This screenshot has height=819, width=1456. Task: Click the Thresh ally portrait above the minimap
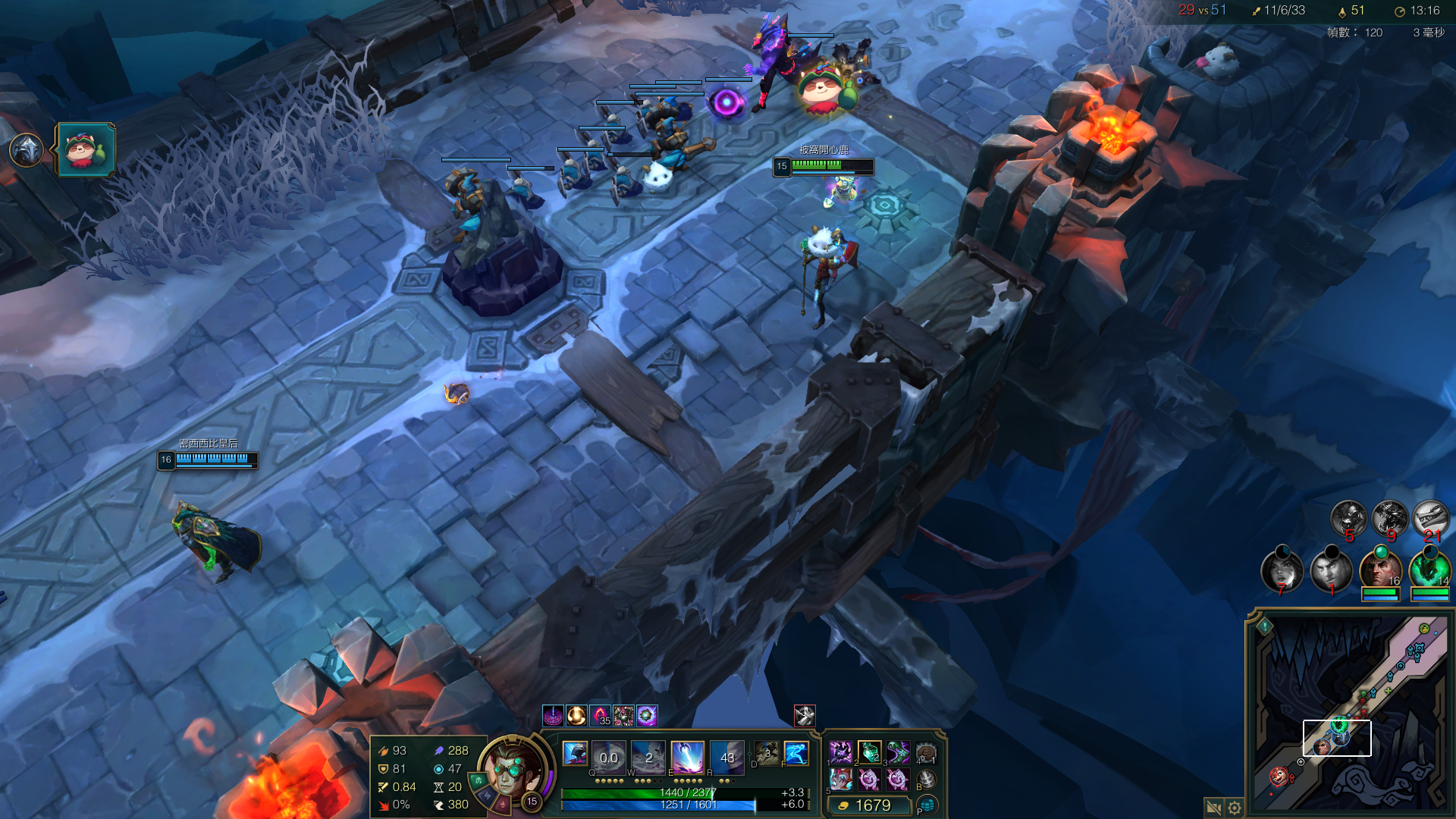1429,570
